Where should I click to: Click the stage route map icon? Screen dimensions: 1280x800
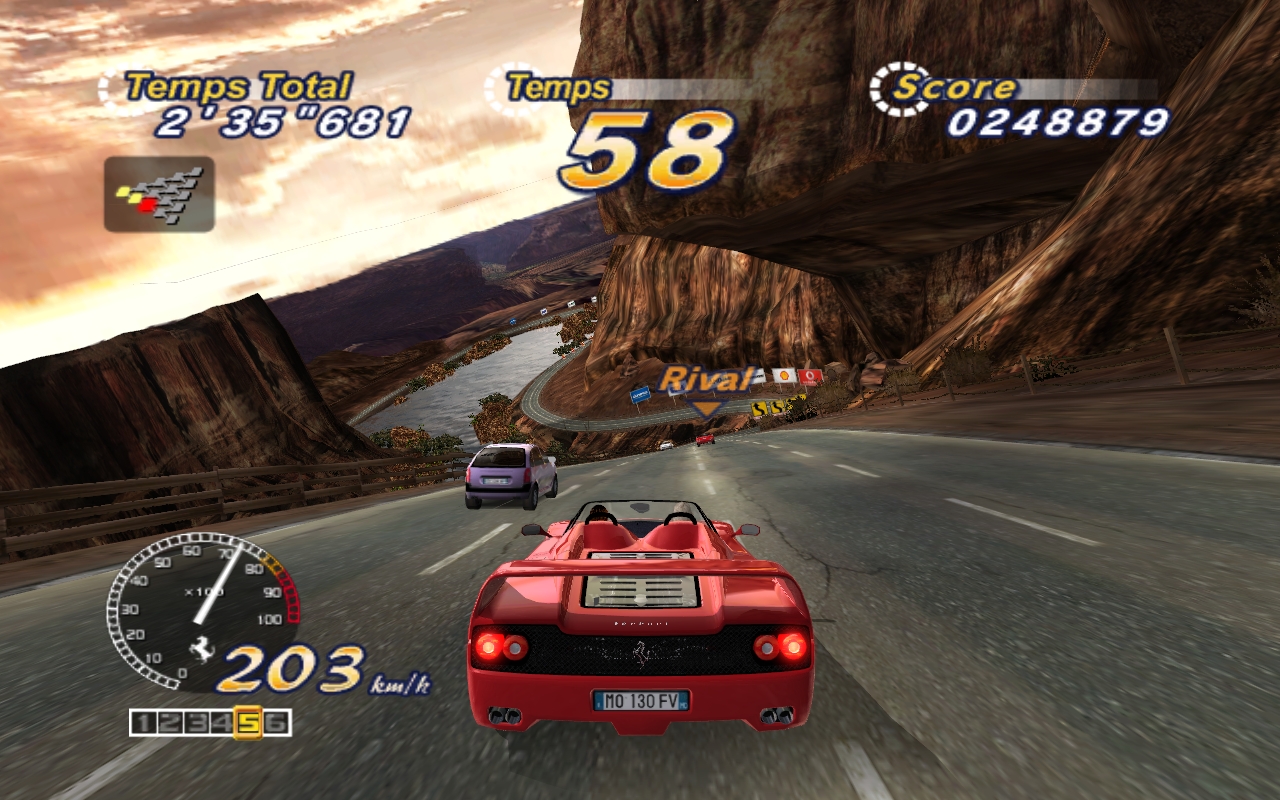[x=159, y=194]
